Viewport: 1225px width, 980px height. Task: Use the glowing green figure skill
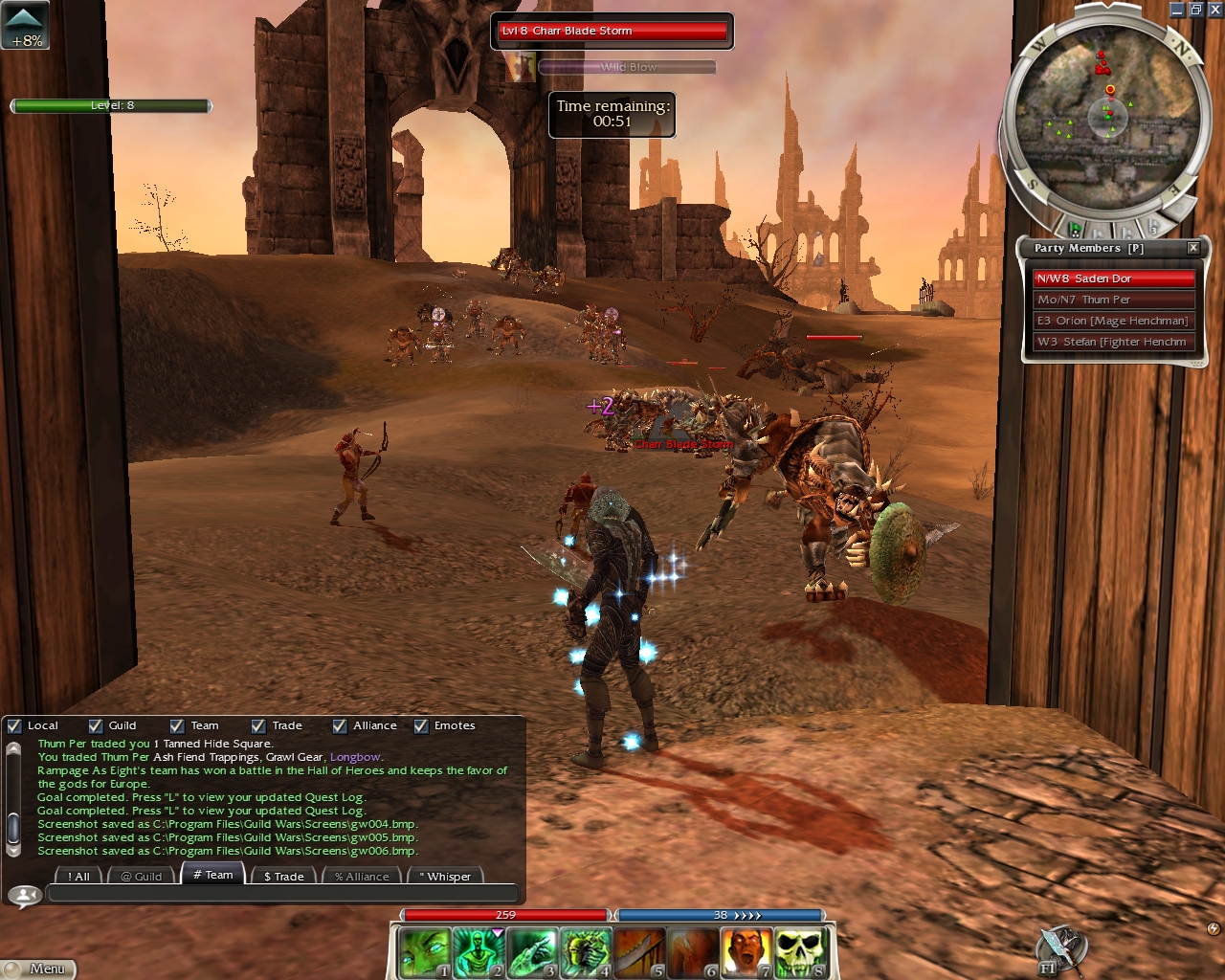(x=478, y=953)
